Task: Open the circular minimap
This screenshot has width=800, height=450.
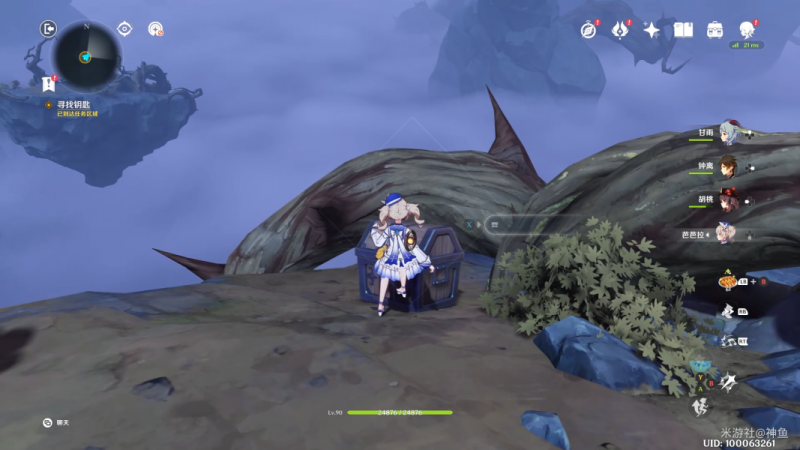Action: tap(86, 56)
